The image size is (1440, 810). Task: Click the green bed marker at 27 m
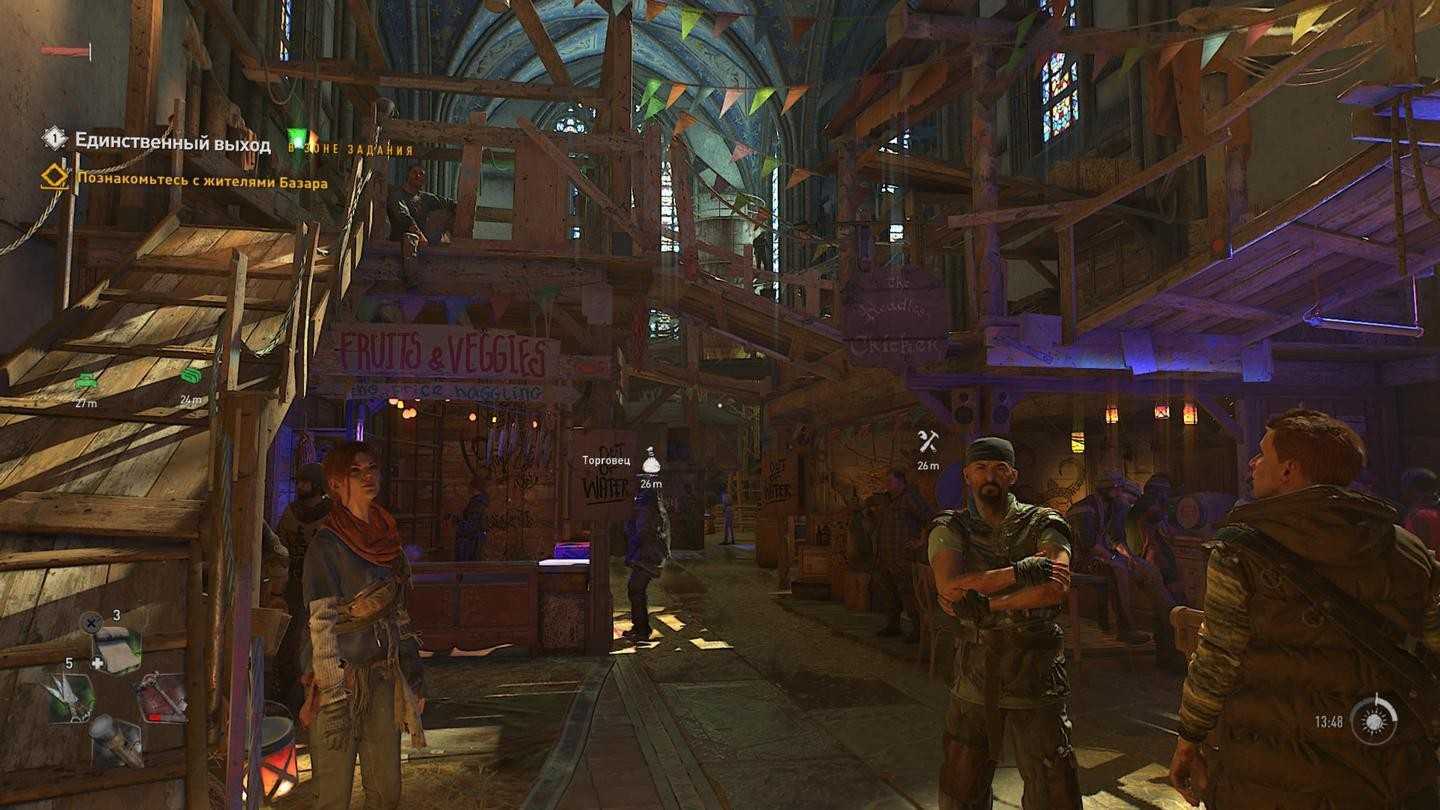[86, 380]
